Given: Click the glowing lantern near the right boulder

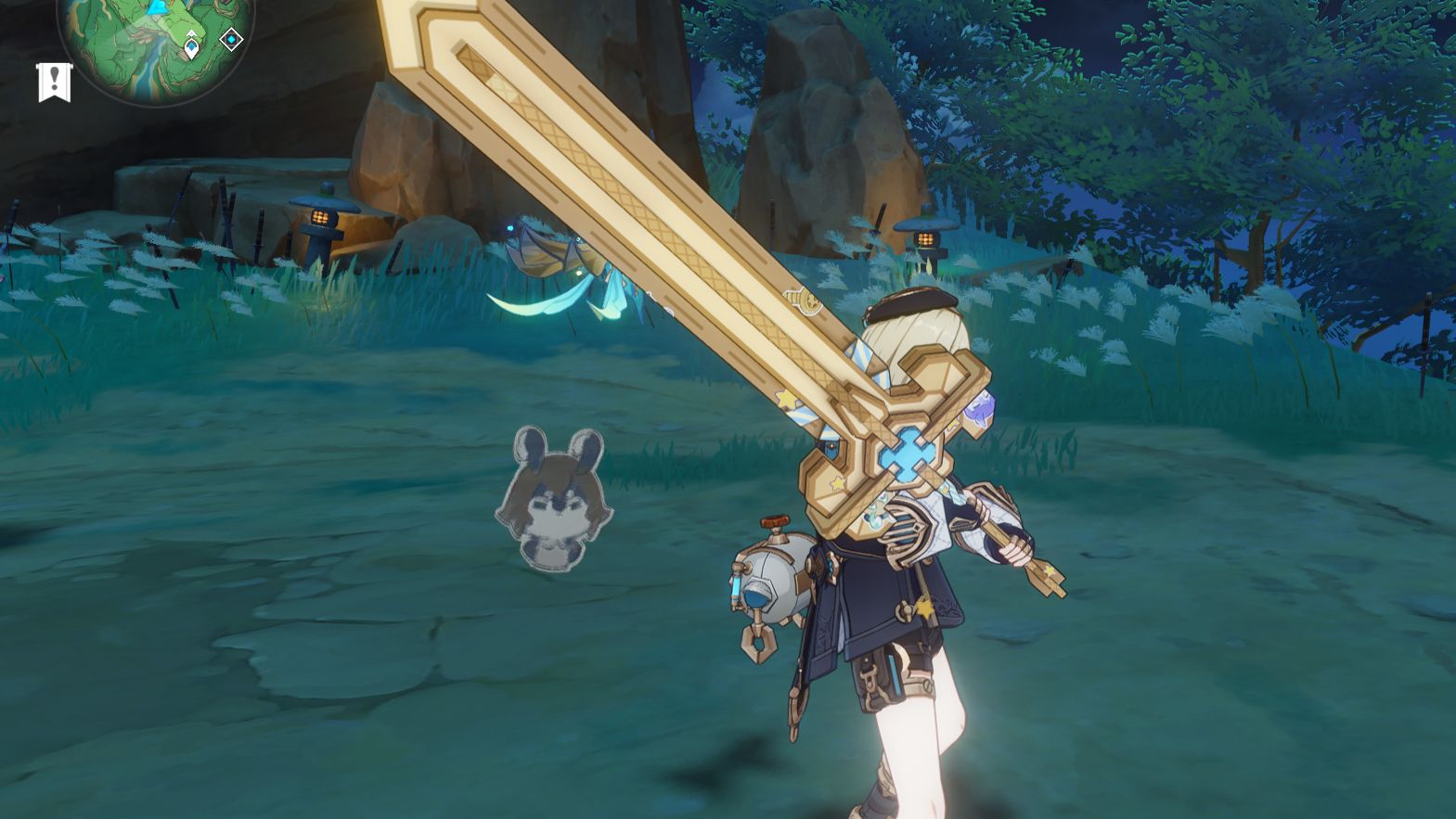Looking at the screenshot, I should click(x=923, y=239).
